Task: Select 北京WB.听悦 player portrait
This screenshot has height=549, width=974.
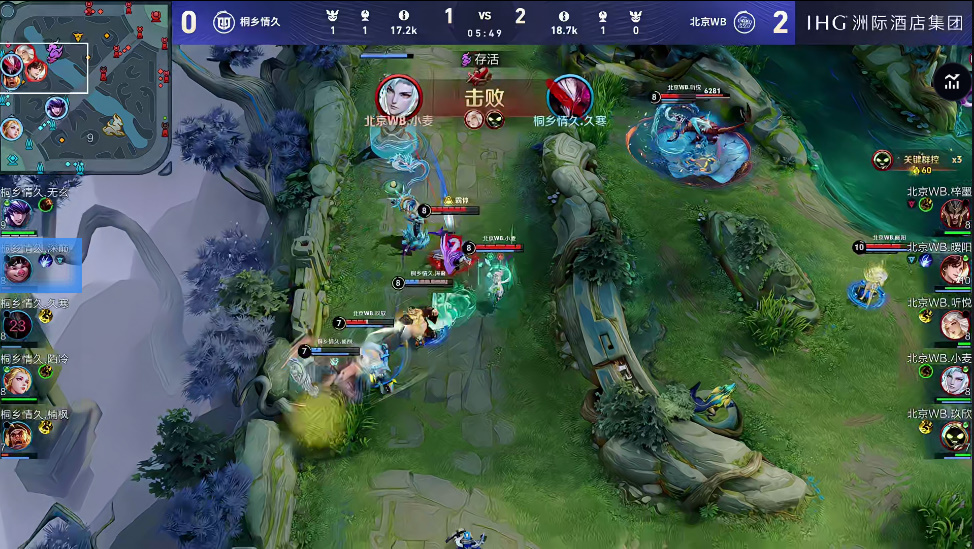Action: [955, 324]
